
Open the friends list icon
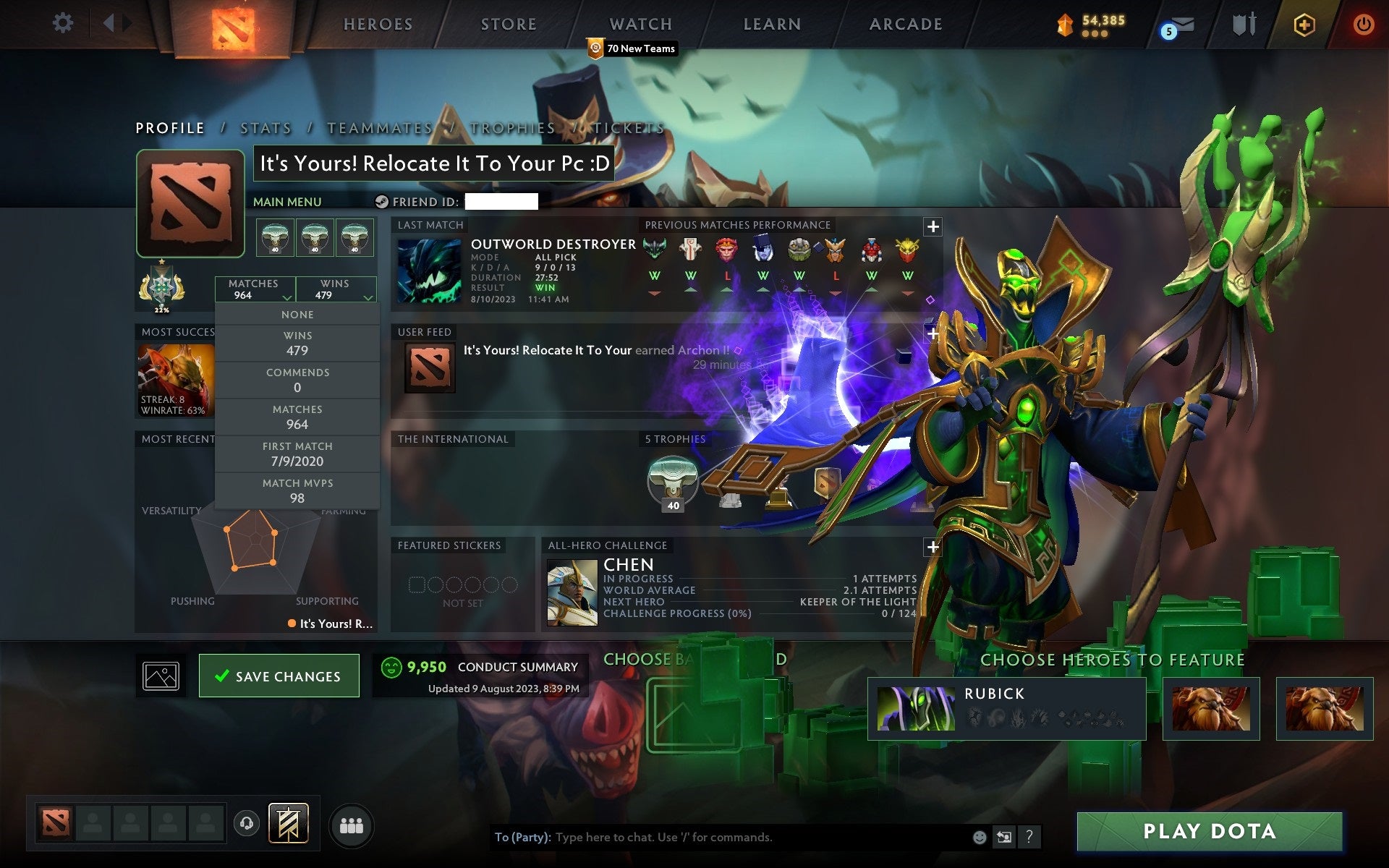point(351,824)
